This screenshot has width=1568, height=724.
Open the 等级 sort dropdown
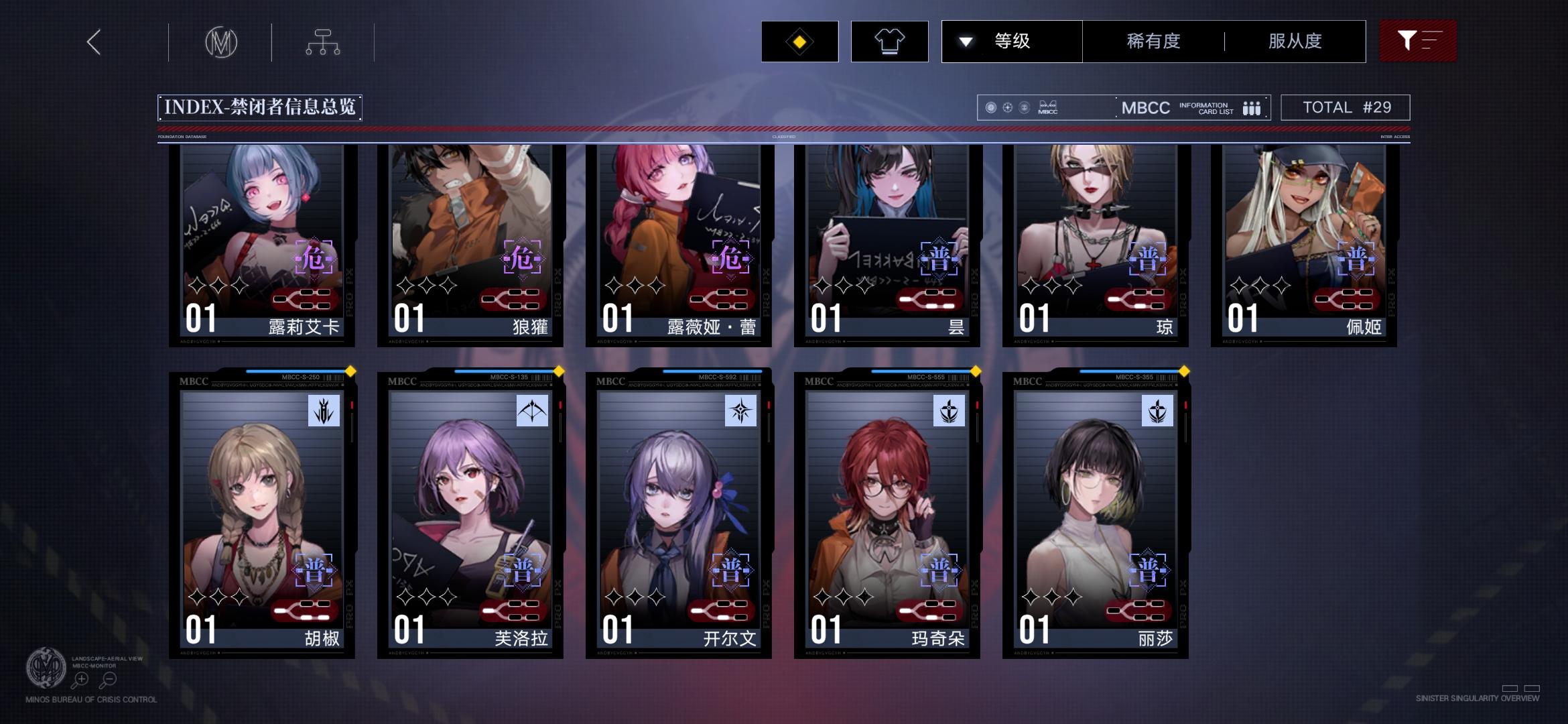click(x=1008, y=41)
